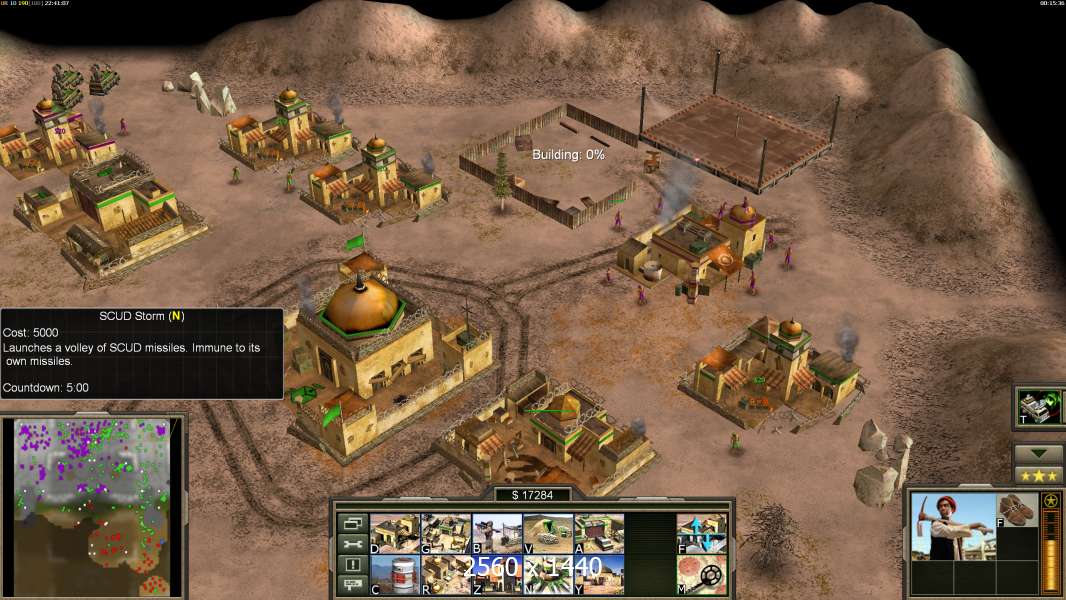1066x600 pixels.
Task: Select the SCUD Storm build icon
Action: coord(548,574)
